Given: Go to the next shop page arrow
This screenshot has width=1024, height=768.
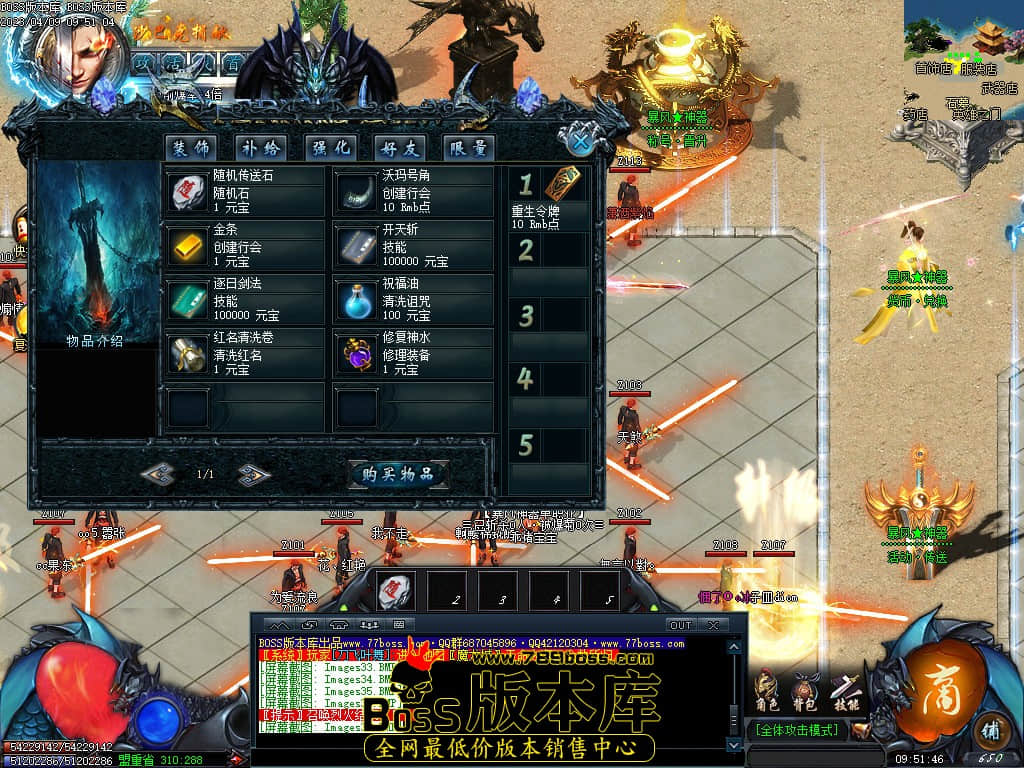Looking at the screenshot, I should 255,474.
